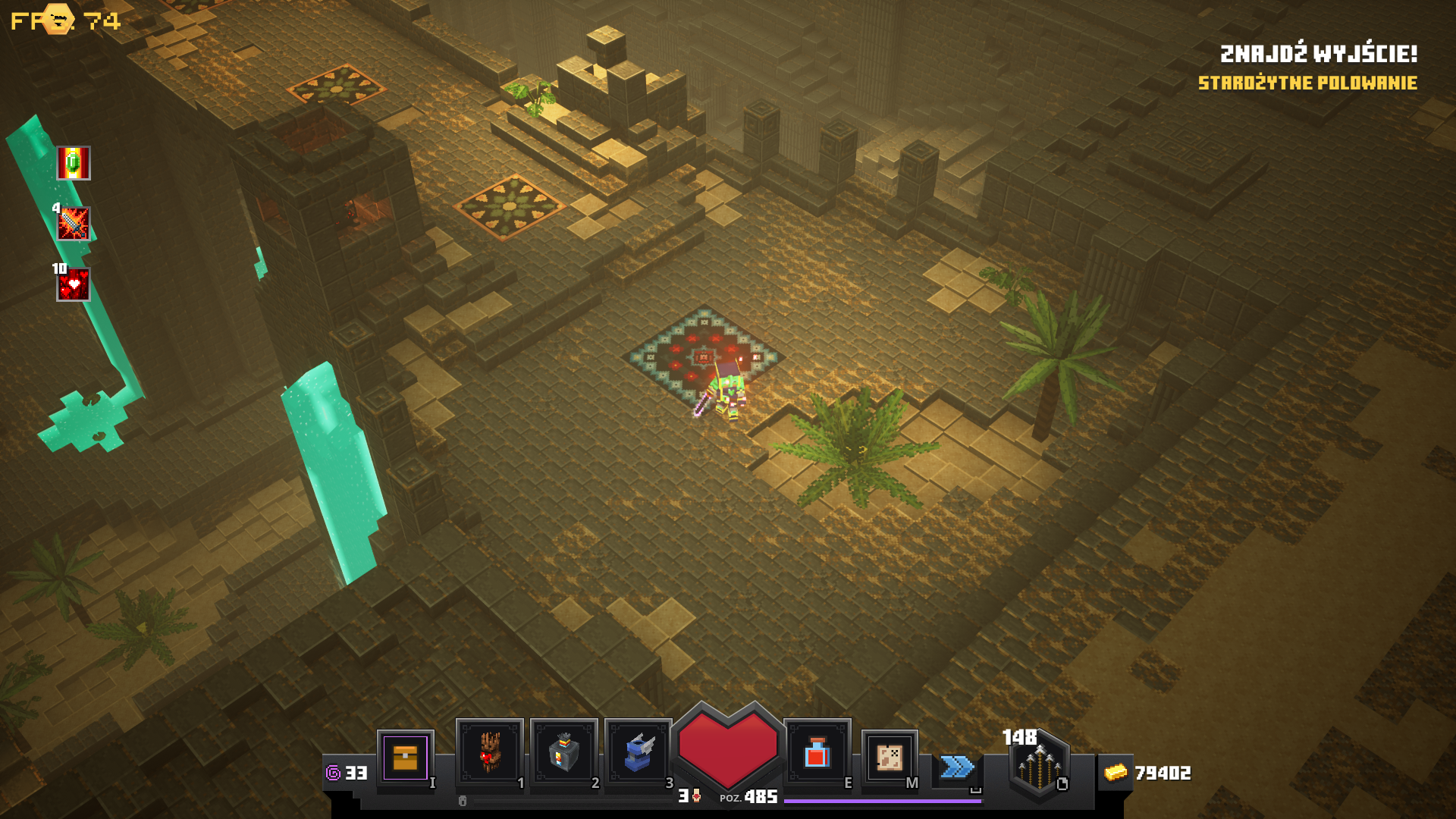Click the flaming sword modifier icon
The height and width of the screenshot is (819, 1456).
coord(74,224)
